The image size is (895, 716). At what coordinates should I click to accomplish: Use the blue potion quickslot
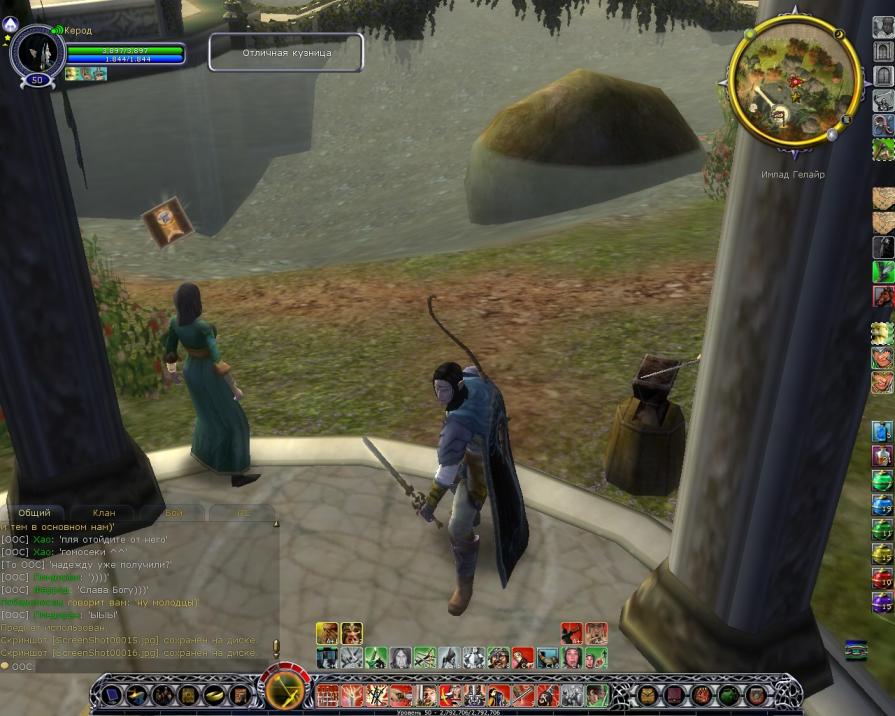point(882,432)
